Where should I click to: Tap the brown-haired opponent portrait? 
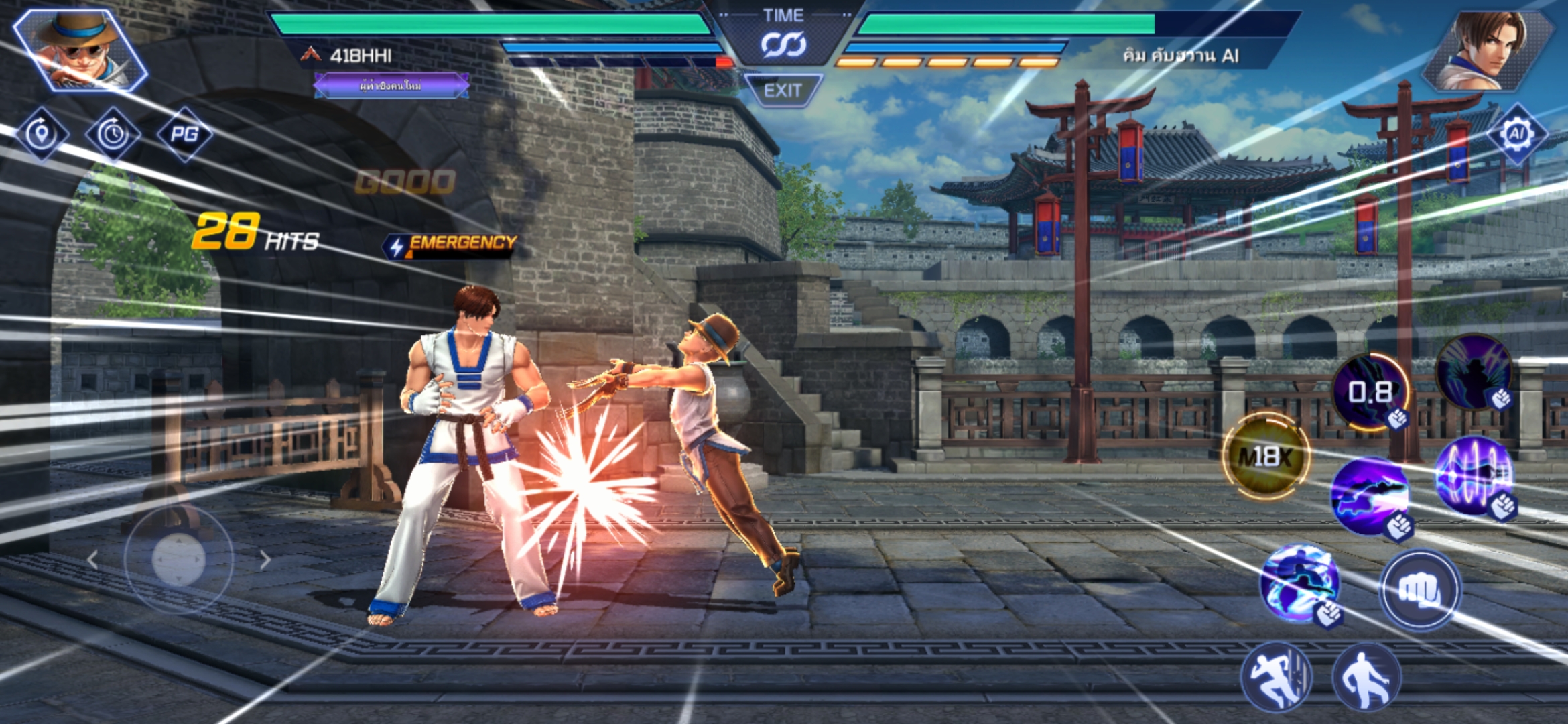coord(1488,50)
